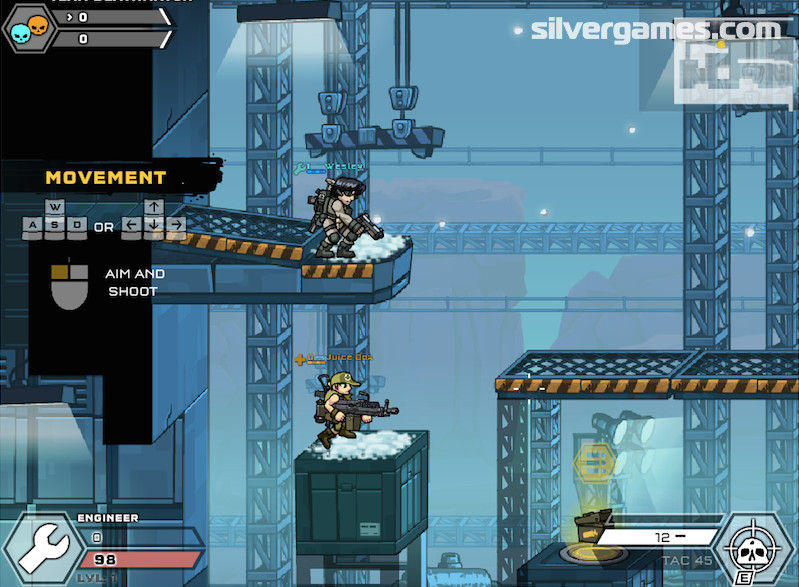The width and height of the screenshot is (799, 587).
Task: Click the minimap in the corner
Action: click(x=734, y=70)
